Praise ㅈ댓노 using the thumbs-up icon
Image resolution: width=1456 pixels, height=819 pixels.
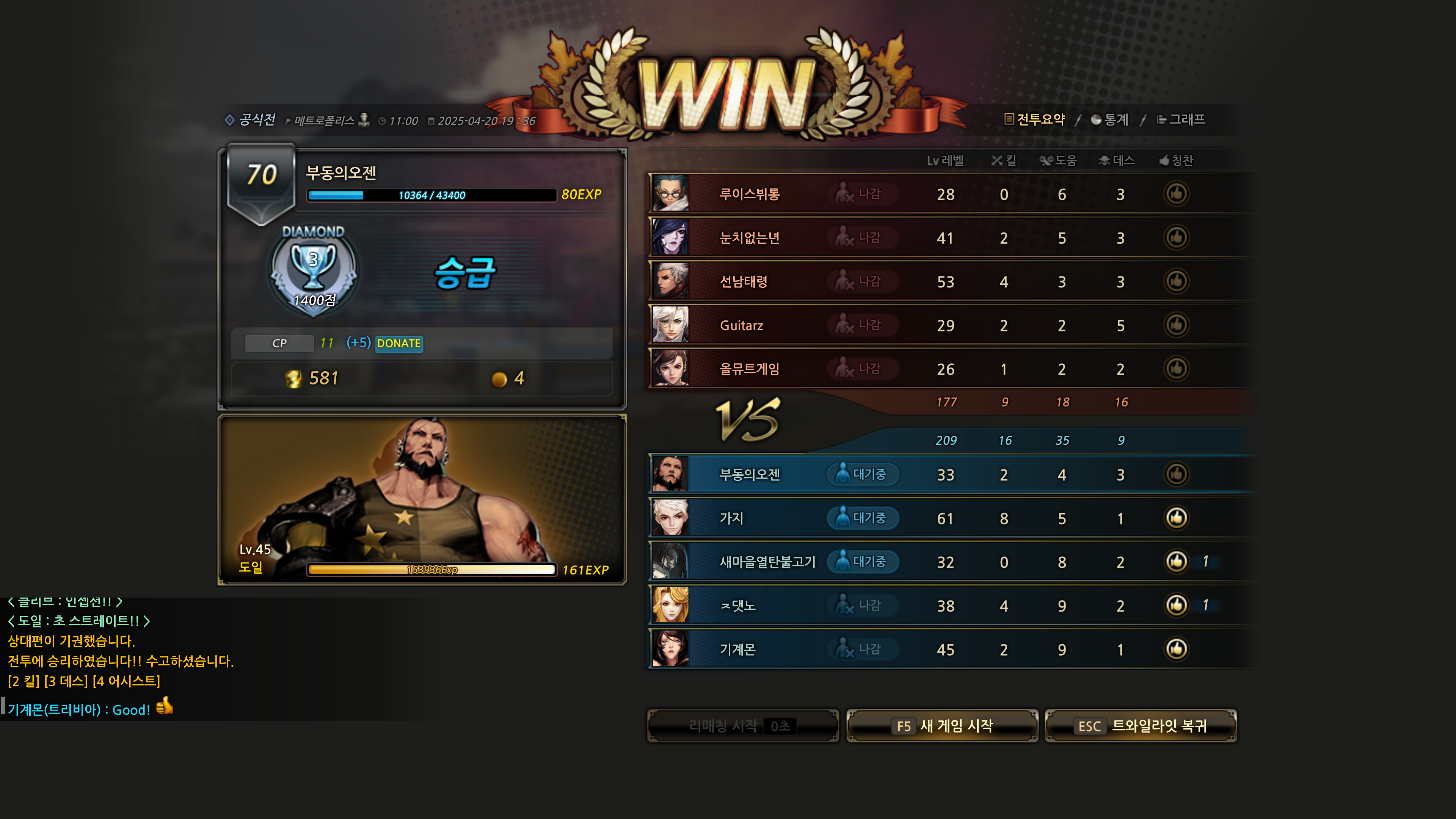[x=1176, y=606]
